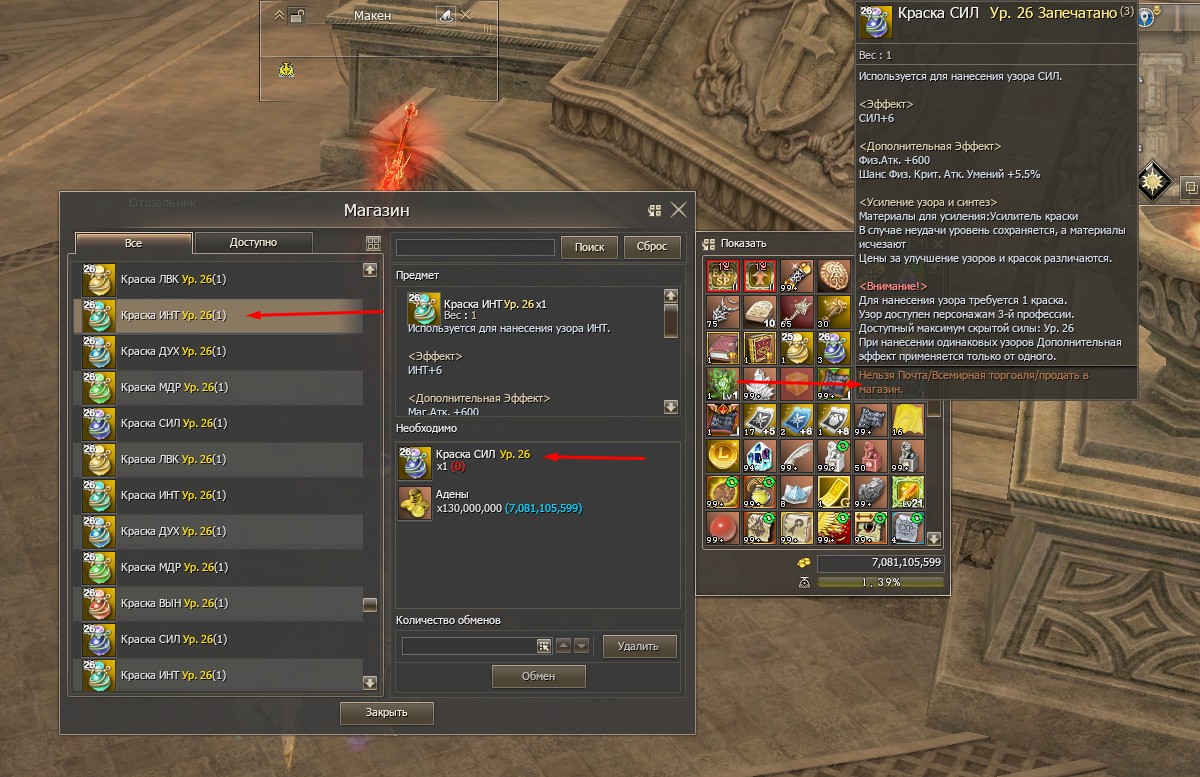Select the red orb inventory item
The width and height of the screenshot is (1200, 777).
(722, 527)
